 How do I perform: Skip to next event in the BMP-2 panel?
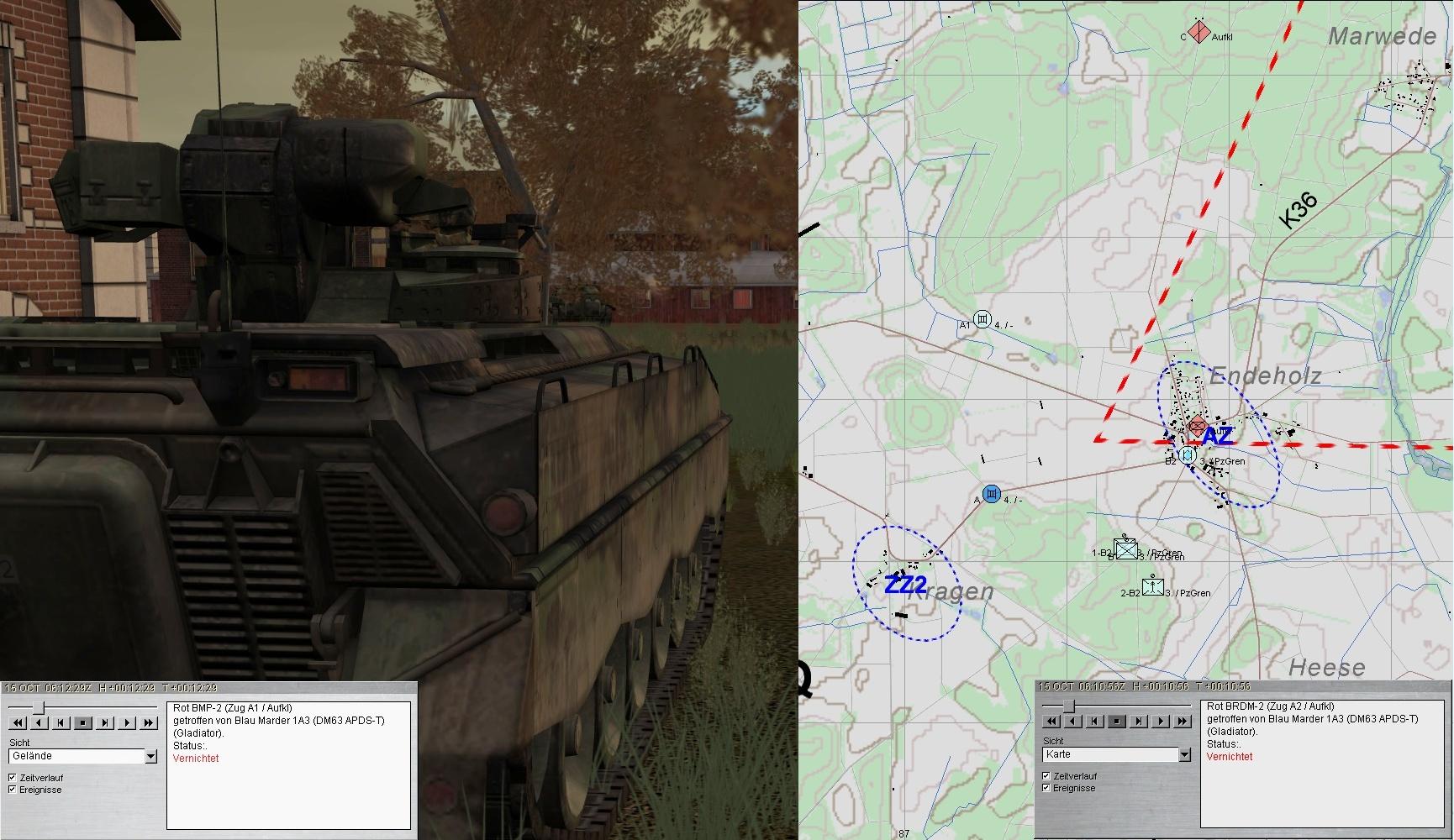coord(105,722)
